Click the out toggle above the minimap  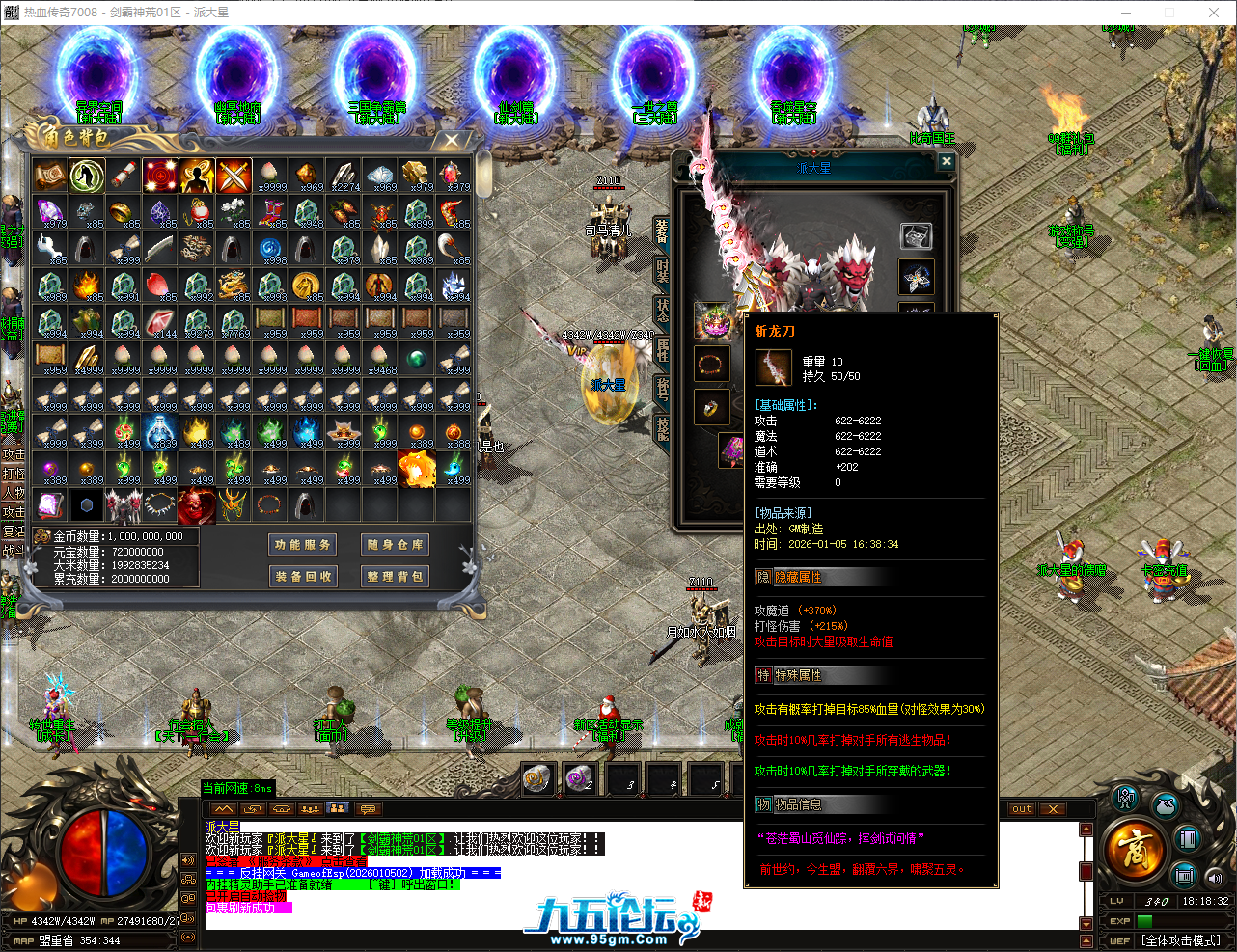pos(1021,809)
